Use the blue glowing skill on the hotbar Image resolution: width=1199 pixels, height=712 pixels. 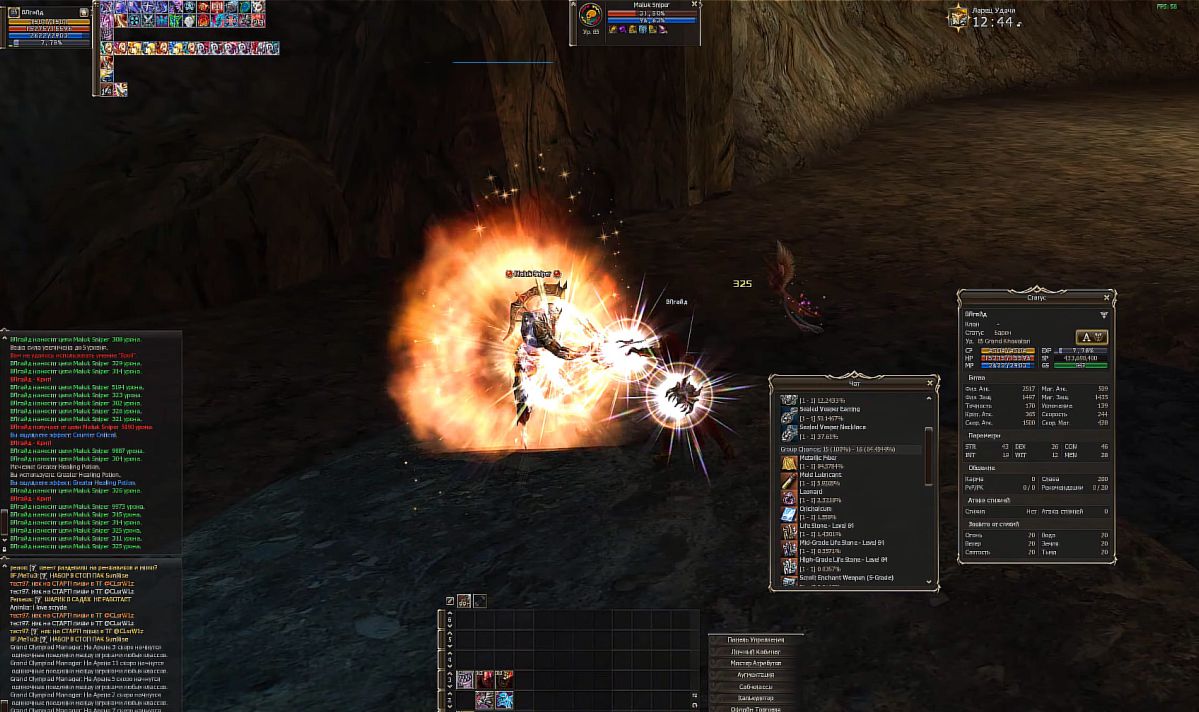coord(504,699)
